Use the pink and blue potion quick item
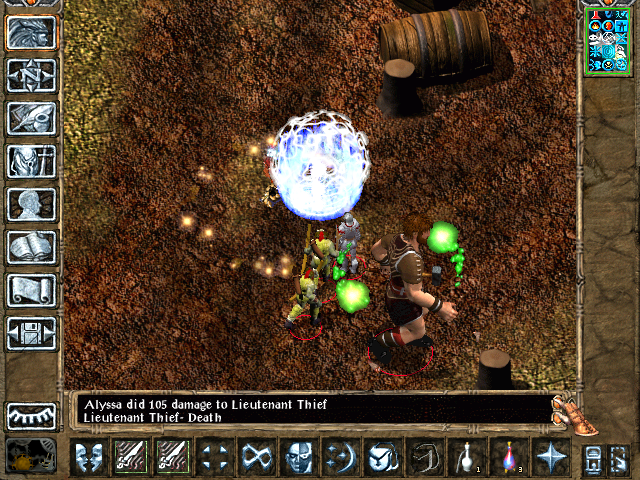Image resolution: width=640 pixels, height=480 pixels. click(508, 457)
